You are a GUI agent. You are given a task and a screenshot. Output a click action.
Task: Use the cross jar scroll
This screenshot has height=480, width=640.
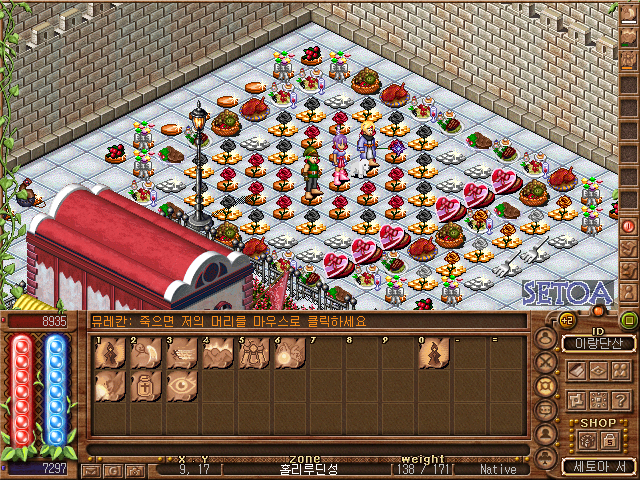146,388
